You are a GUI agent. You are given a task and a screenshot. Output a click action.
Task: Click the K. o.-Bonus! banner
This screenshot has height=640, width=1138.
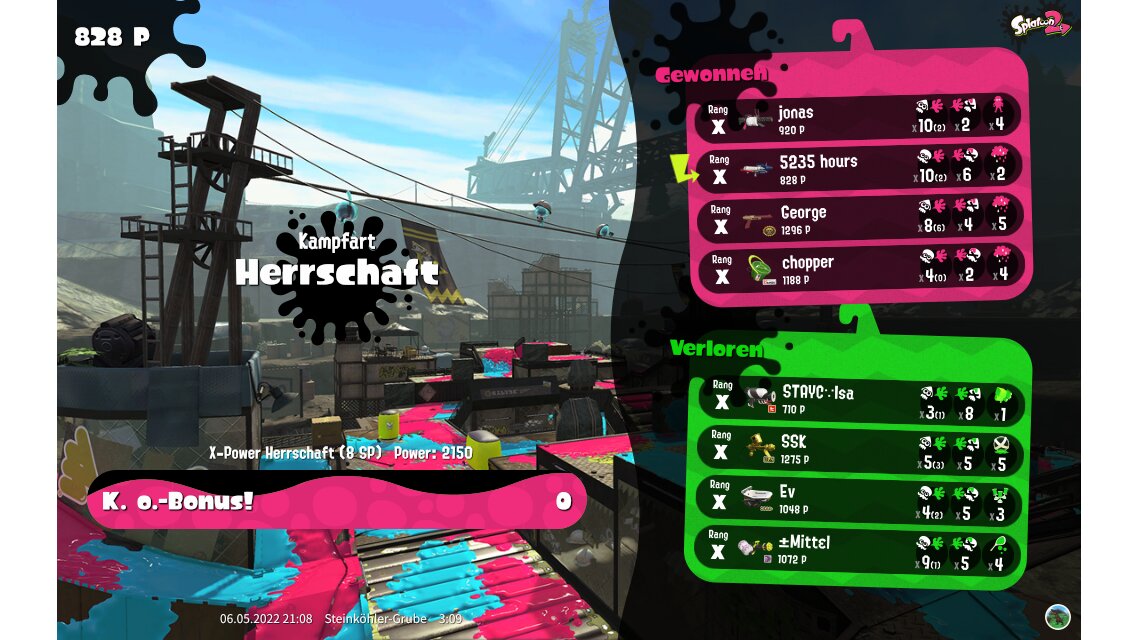335,501
